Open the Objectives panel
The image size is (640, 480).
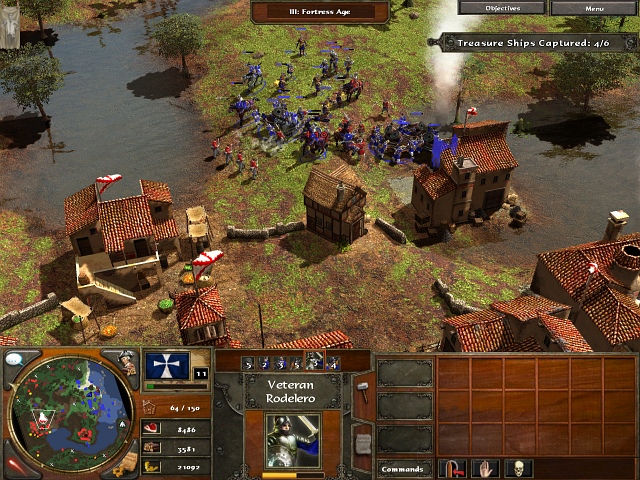pyautogui.click(x=501, y=8)
